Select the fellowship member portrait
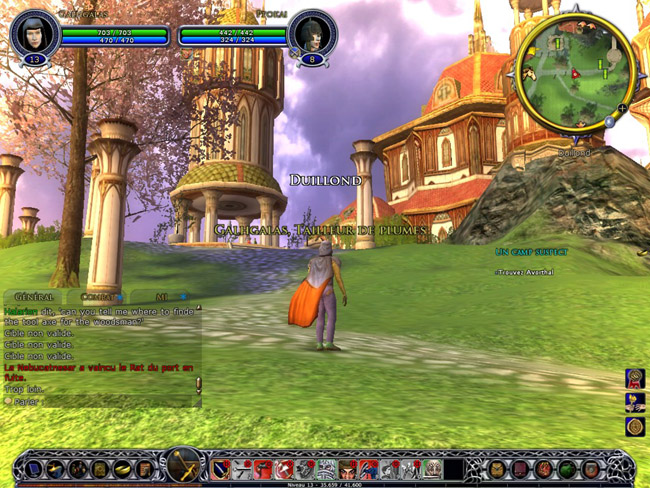 click(311, 32)
